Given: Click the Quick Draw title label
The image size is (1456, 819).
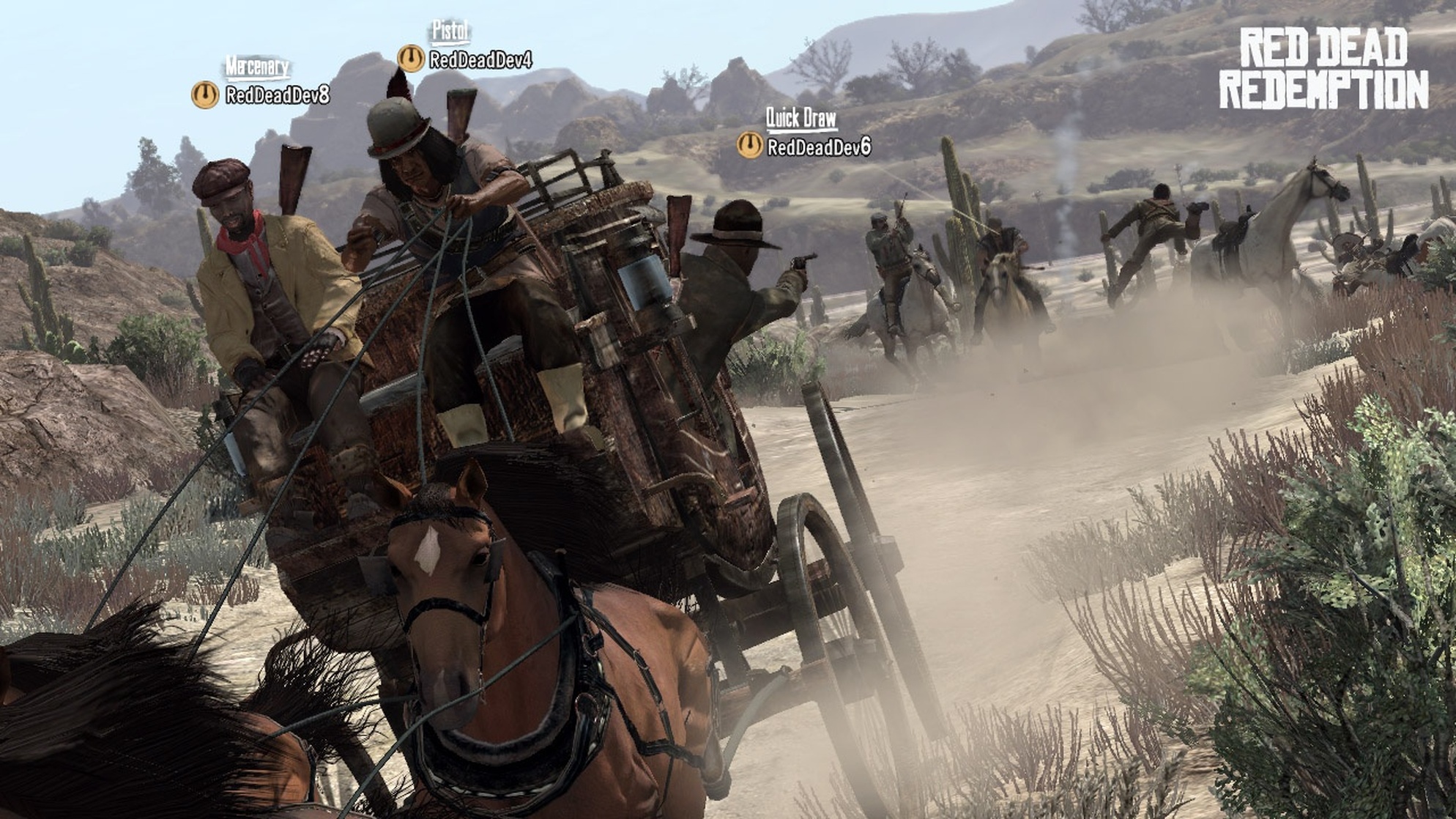Looking at the screenshot, I should pos(801,118).
